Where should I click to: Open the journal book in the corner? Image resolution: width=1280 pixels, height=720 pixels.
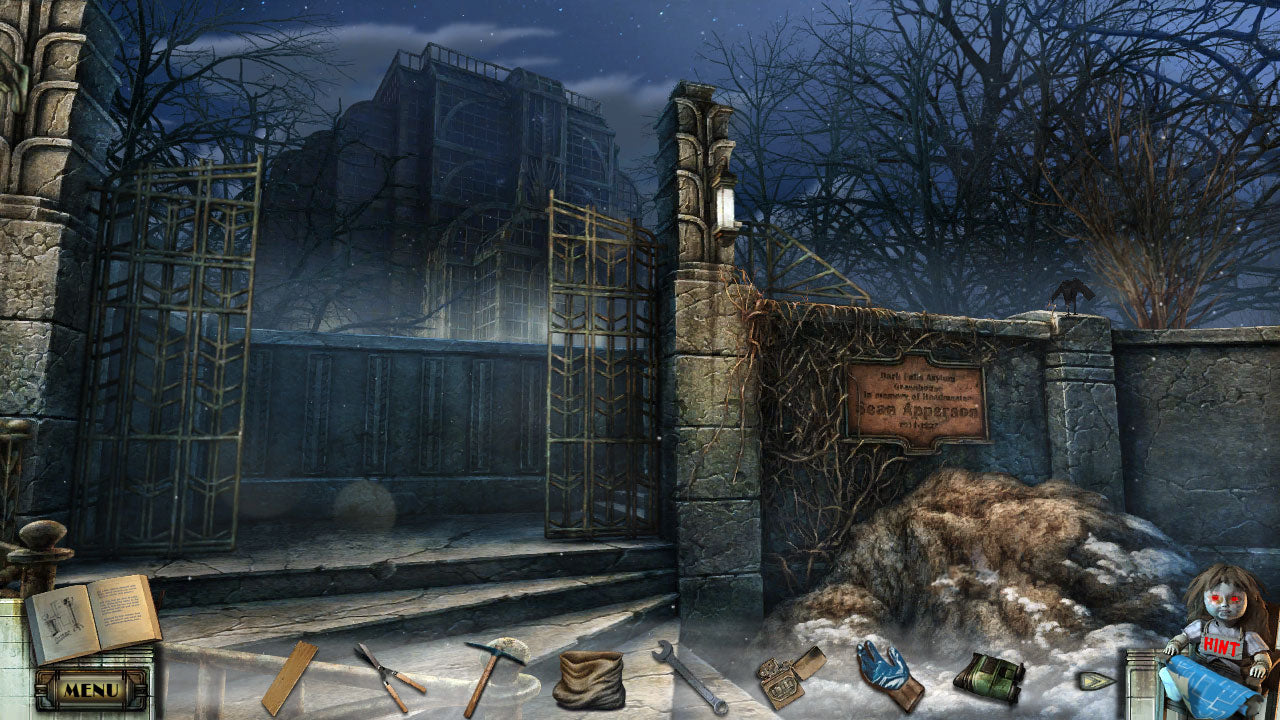click(95, 610)
